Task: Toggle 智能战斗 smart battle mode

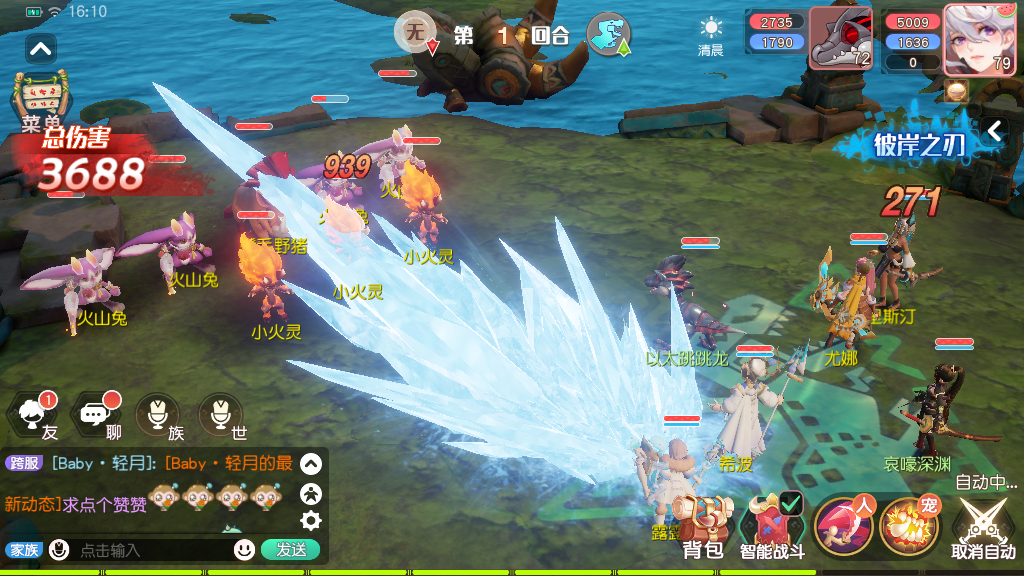Action: click(x=772, y=525)
